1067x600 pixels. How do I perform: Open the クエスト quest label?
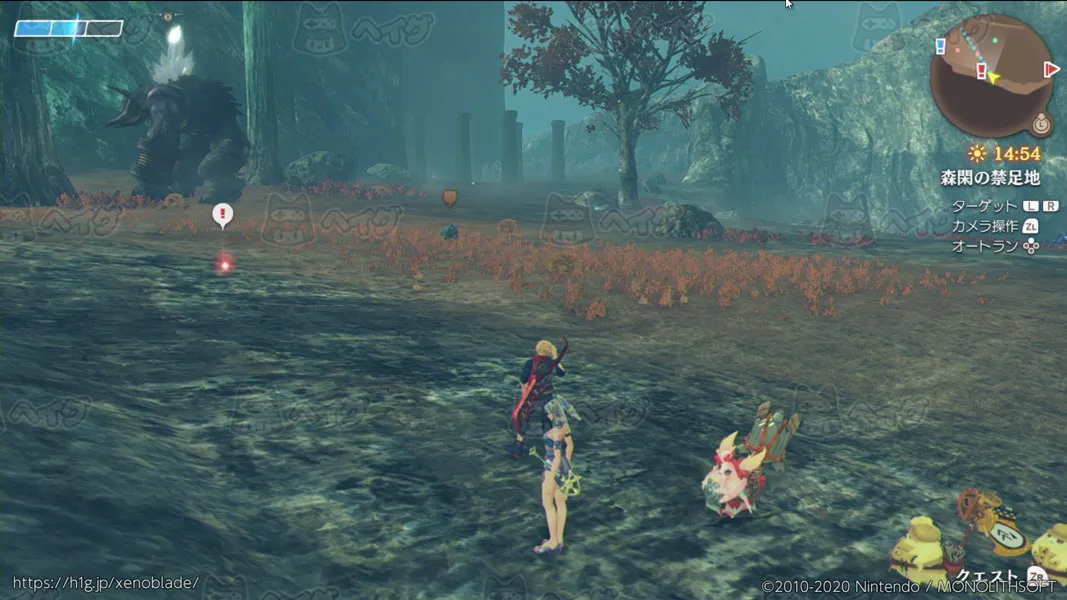click(985, 577)
